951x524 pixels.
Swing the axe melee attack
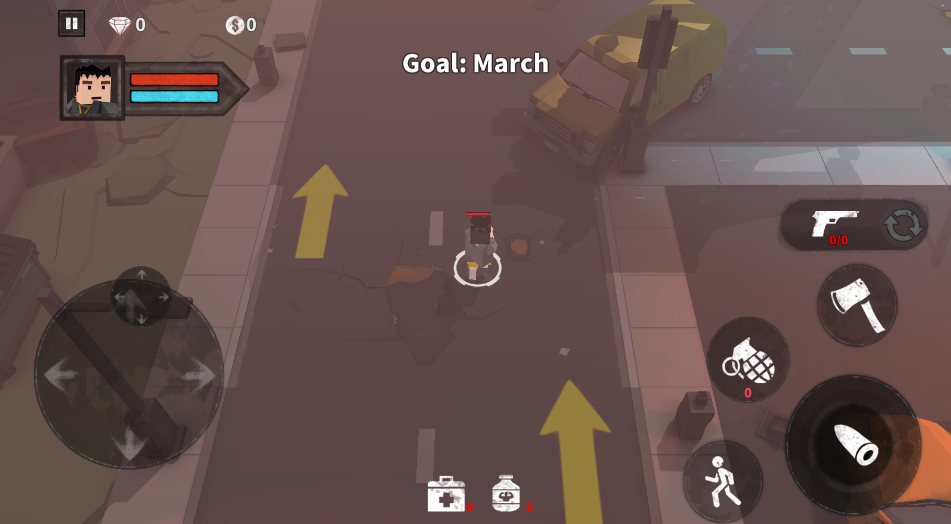click(x=857, y=304)
